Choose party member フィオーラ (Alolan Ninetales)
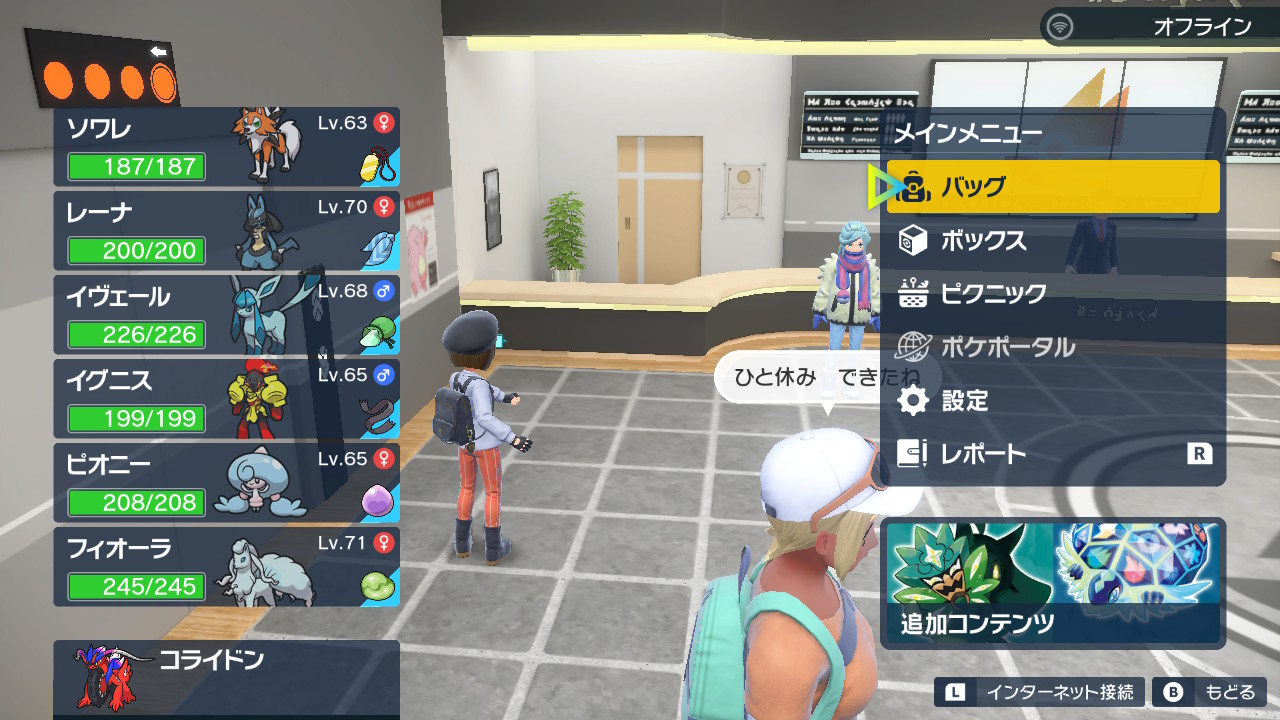 coord(226,566)
